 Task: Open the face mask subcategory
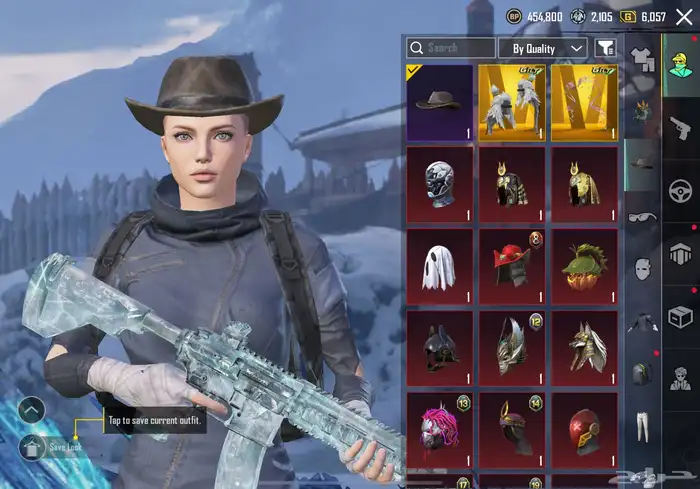(x=640, y=269)
